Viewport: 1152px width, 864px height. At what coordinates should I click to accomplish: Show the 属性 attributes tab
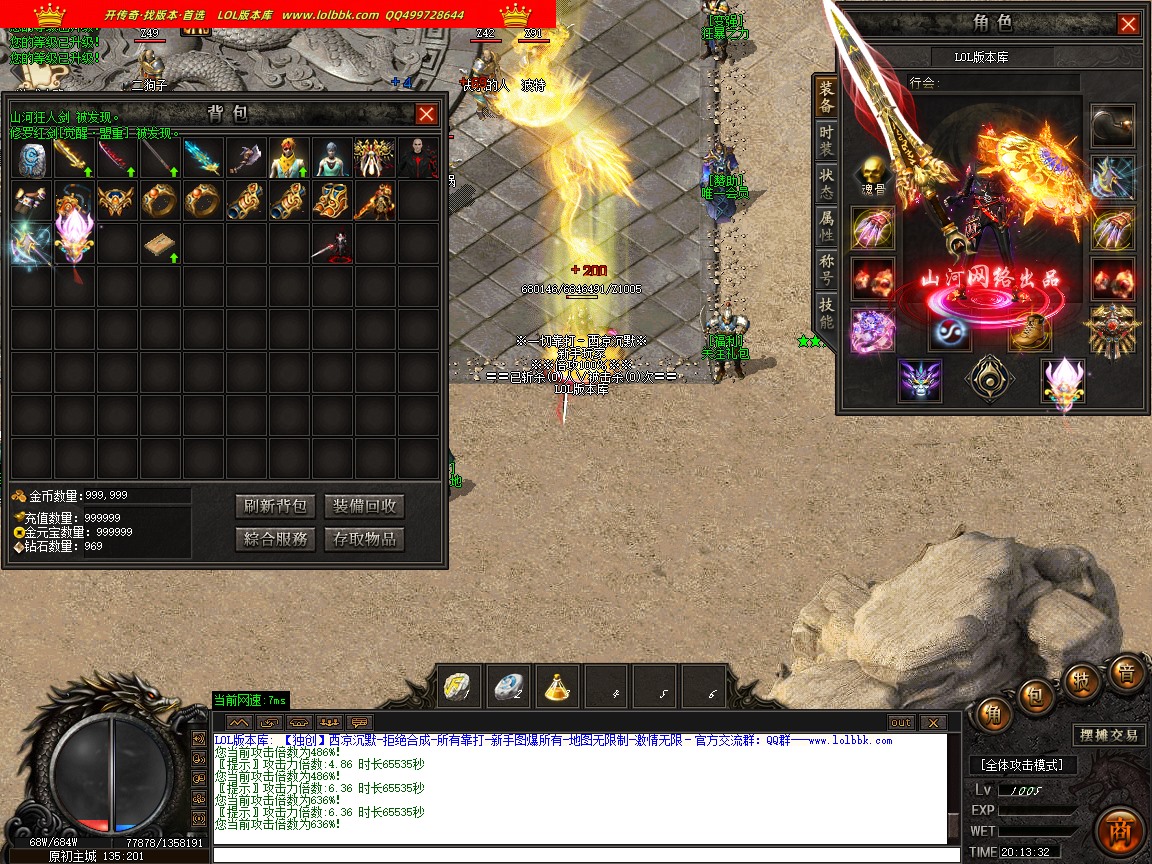(826, 225)
